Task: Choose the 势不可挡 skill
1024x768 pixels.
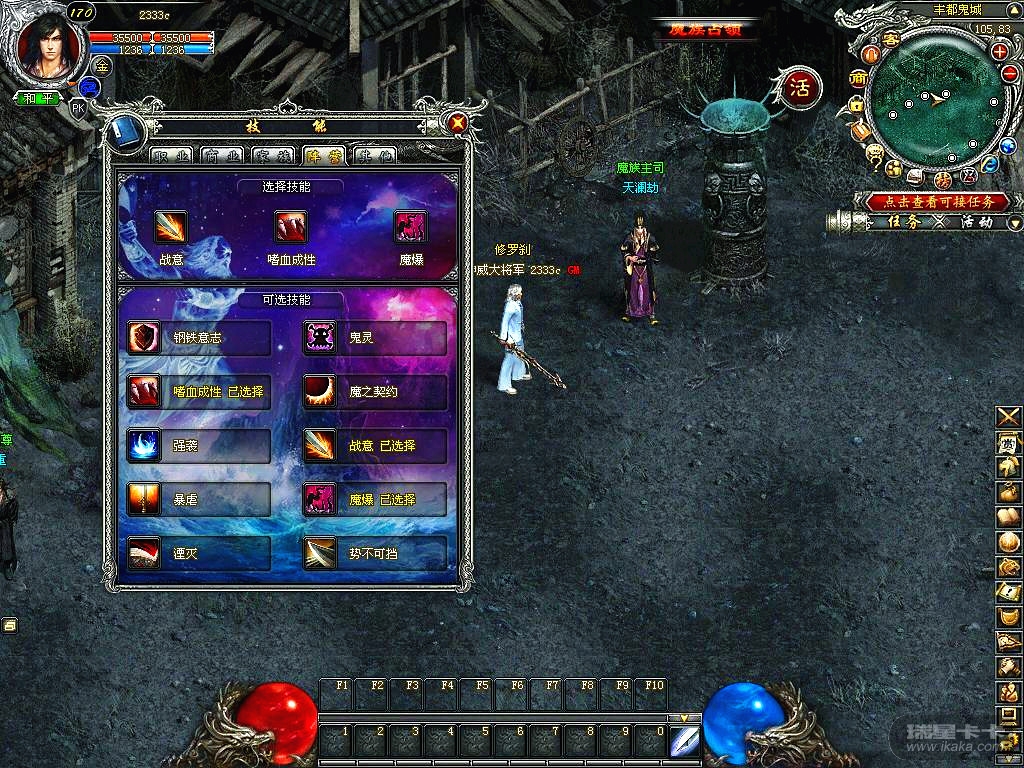Action: click(x=375, y=553)
